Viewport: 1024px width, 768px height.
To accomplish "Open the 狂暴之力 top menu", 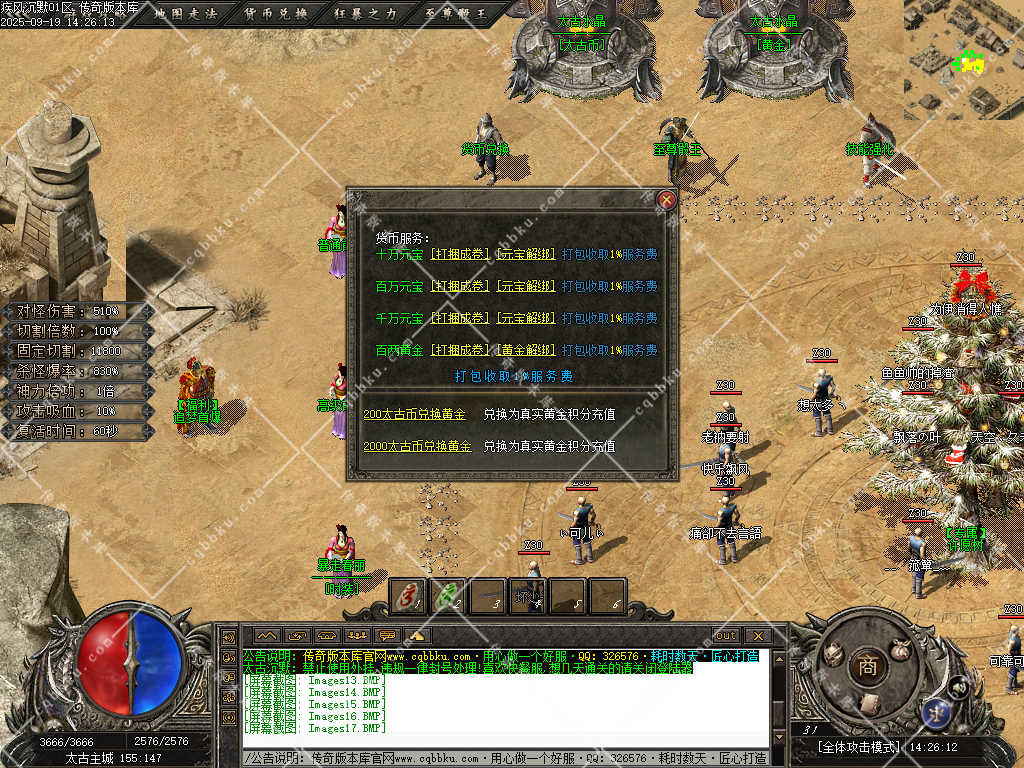I will (x=364, y=14).
